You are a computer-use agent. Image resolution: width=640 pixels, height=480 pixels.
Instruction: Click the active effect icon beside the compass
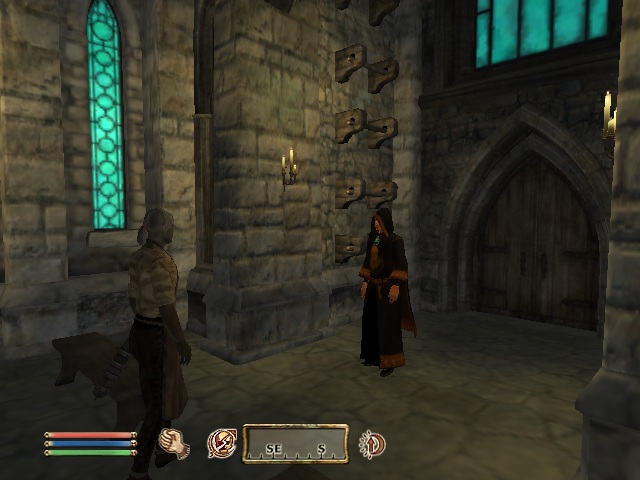tap(372, 443)
